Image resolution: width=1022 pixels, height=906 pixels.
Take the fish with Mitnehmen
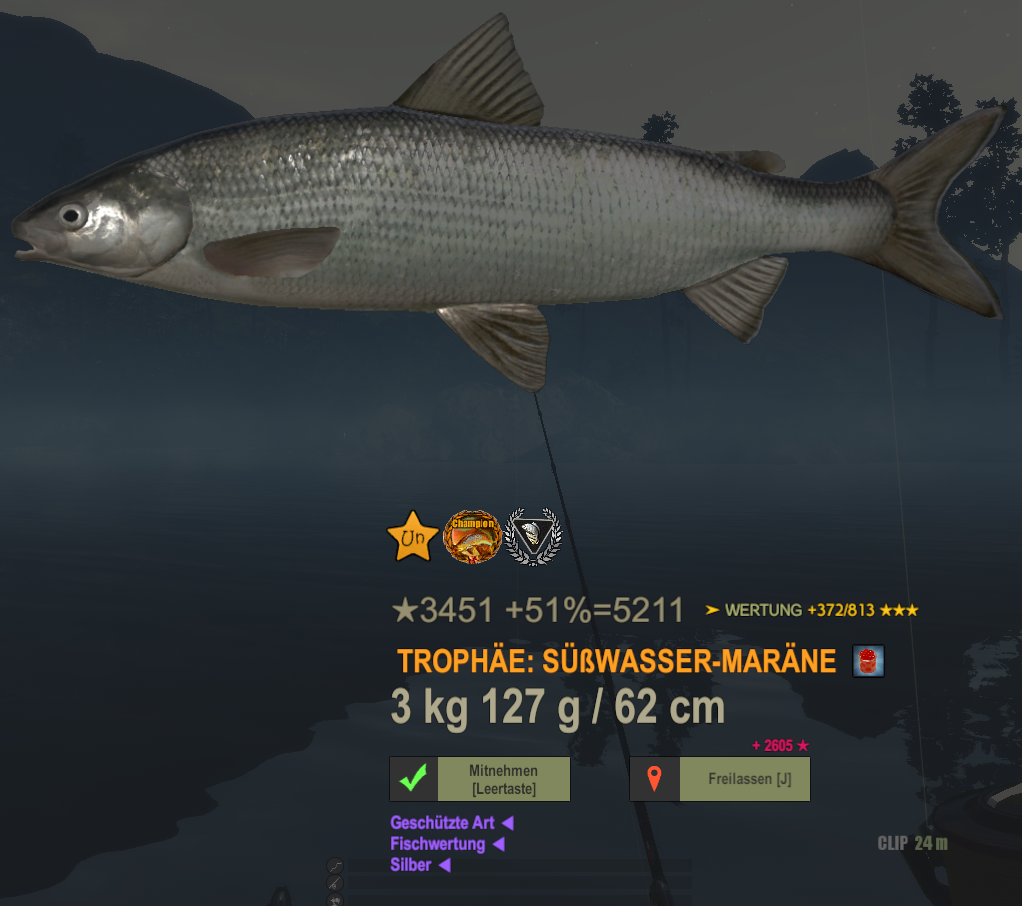coord(480,779)
